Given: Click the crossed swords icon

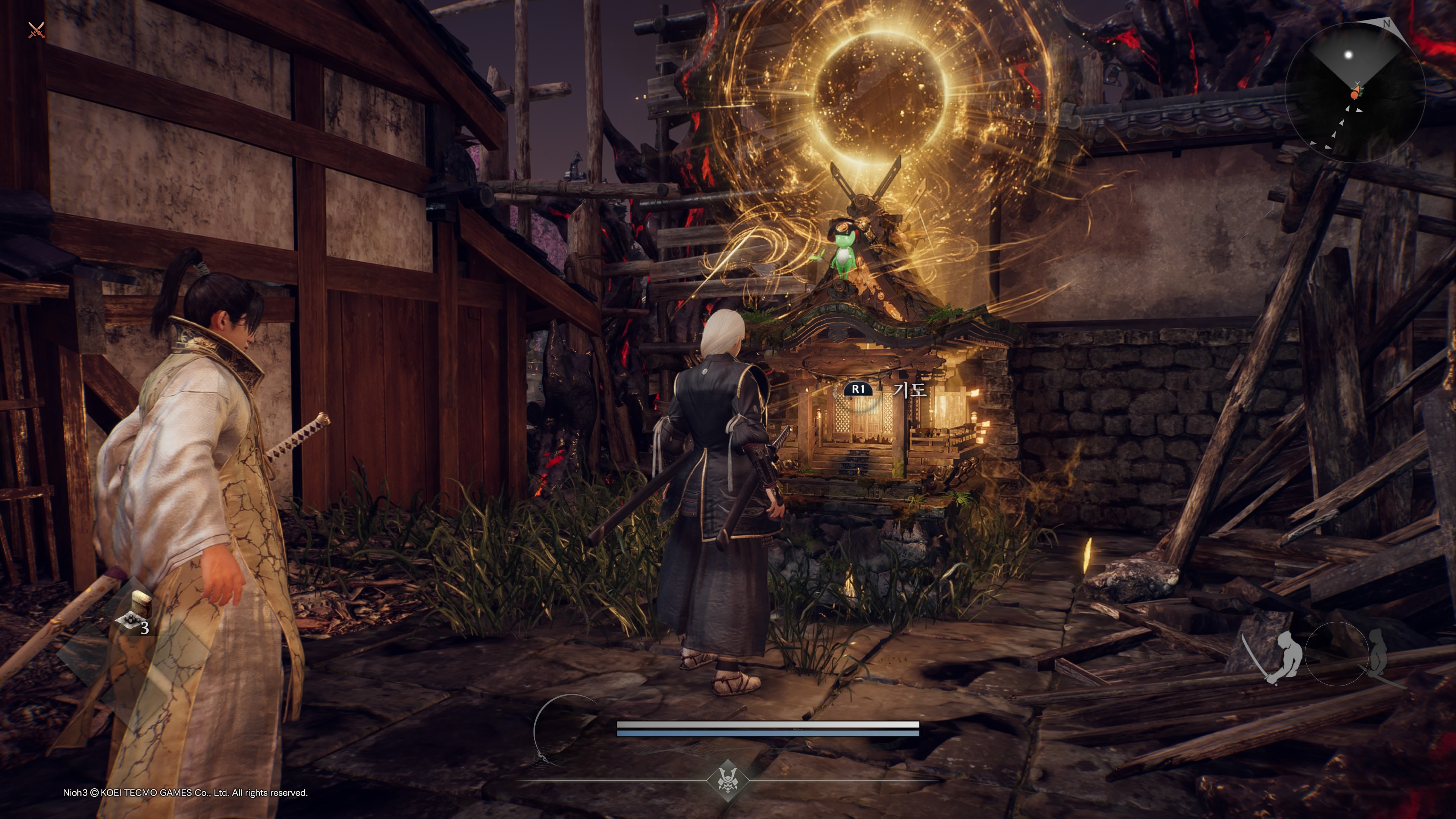Looking at the screenshot, I should tap(36, 30).
